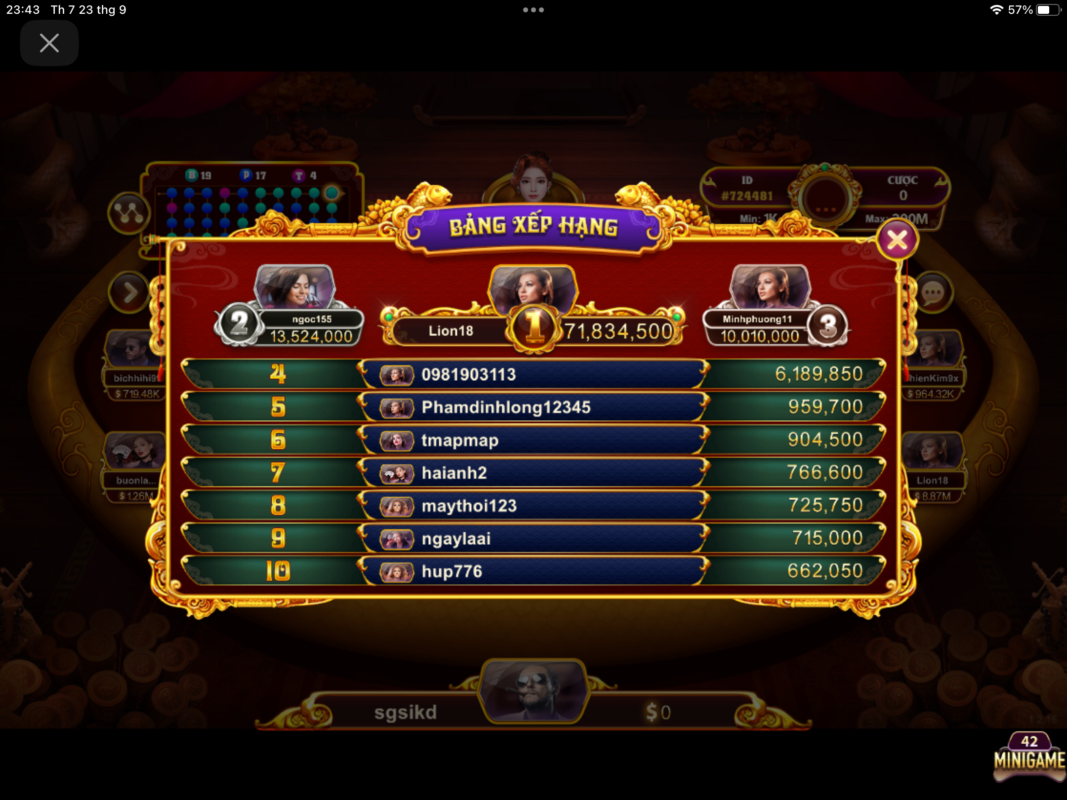Choose the Phamdinhlong12345 leaderboard row

click(533, 407)
